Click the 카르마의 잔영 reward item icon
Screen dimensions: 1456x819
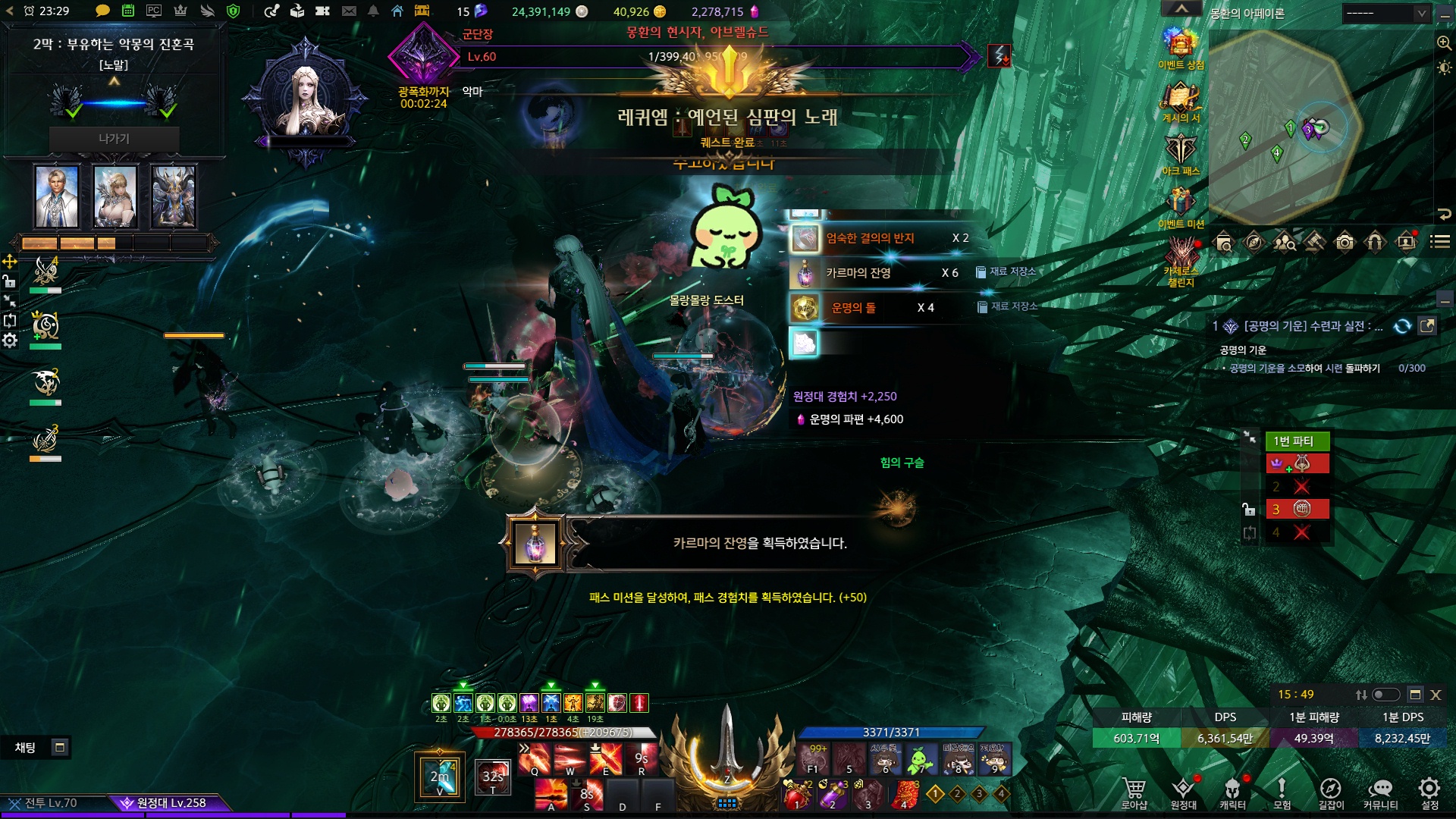(805, 273)
